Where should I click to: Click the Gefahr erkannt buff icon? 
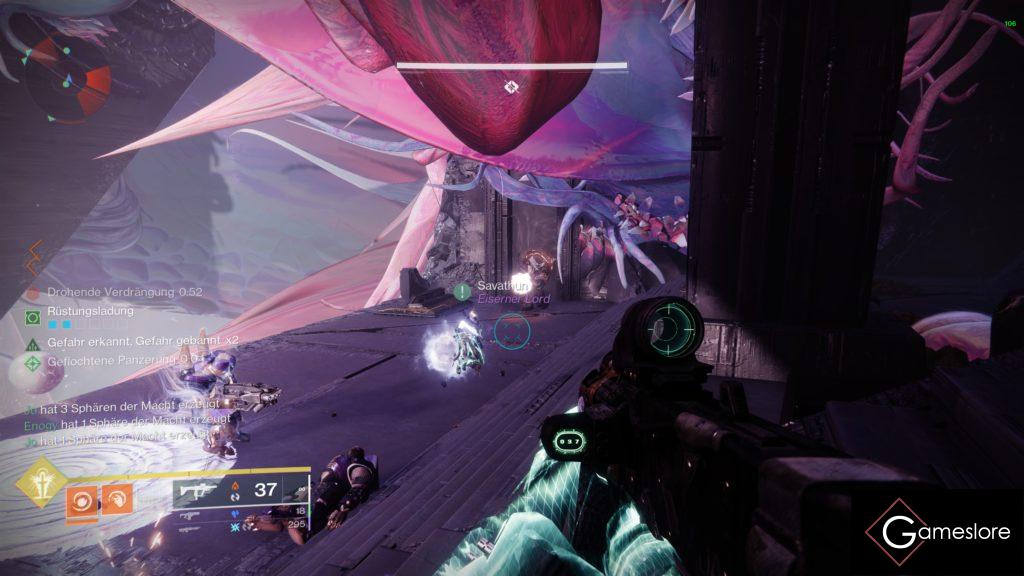coord(32,342)
